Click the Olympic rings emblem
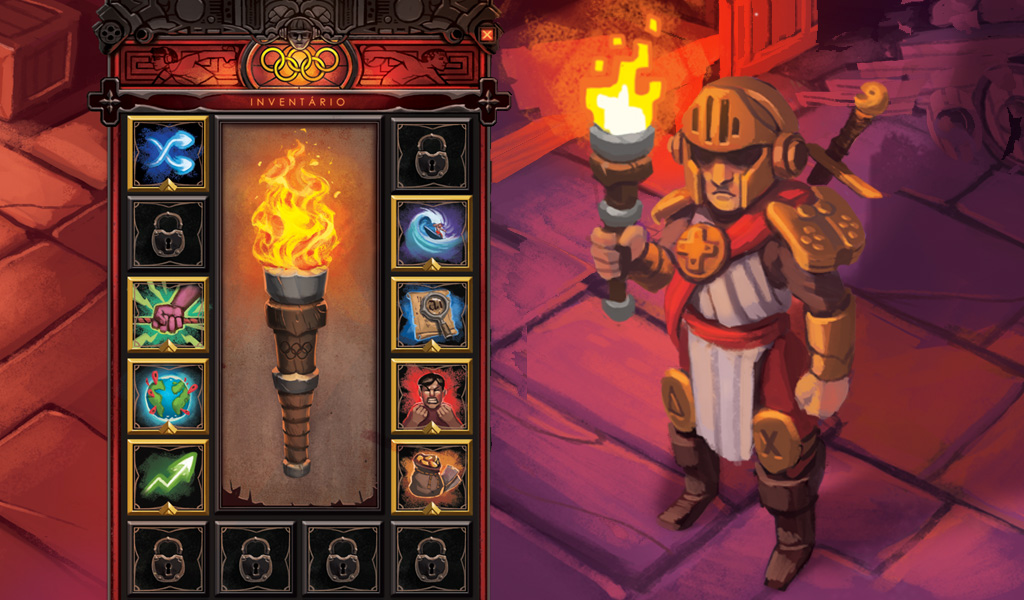Screen dimensions: 1024x600 pos(298,65)
